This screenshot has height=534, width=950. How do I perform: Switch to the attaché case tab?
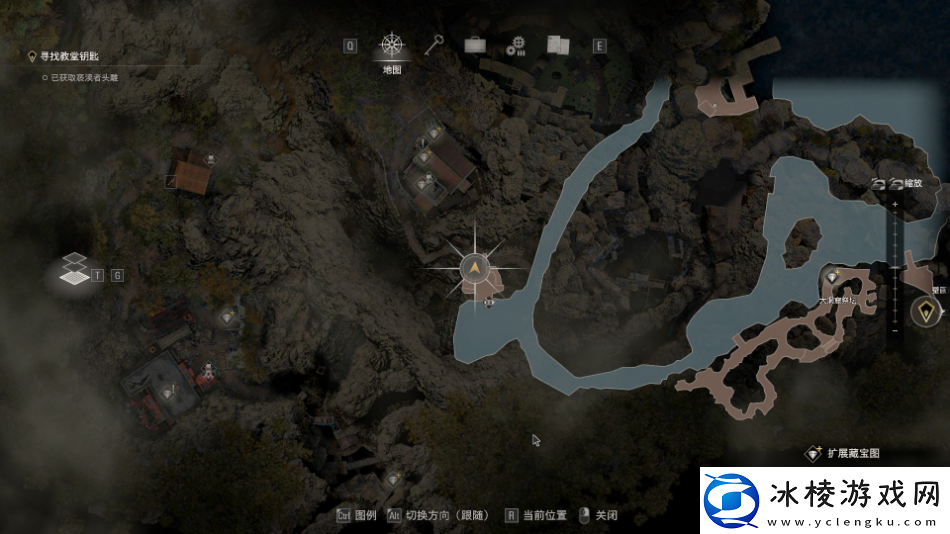(475, 45)
